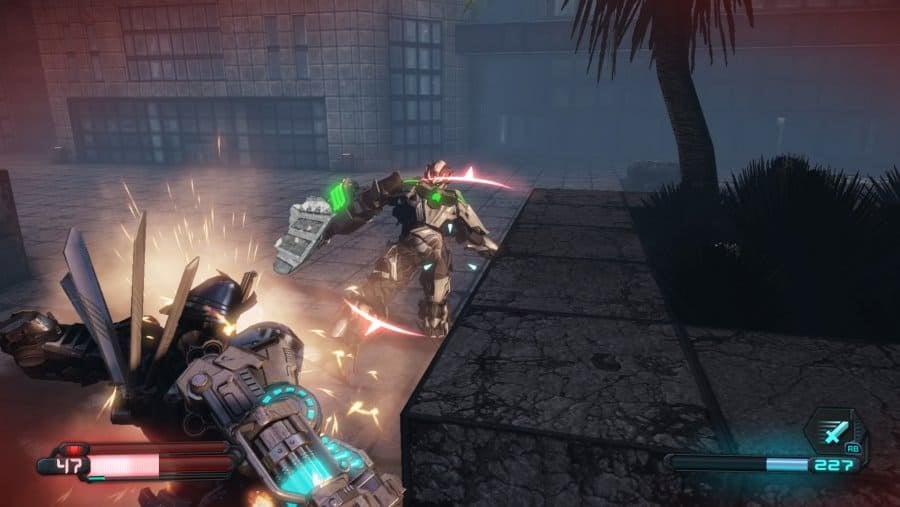Select the sword melee ability icon
Screen dimensions: 900x507
click(x=835, y=432)
